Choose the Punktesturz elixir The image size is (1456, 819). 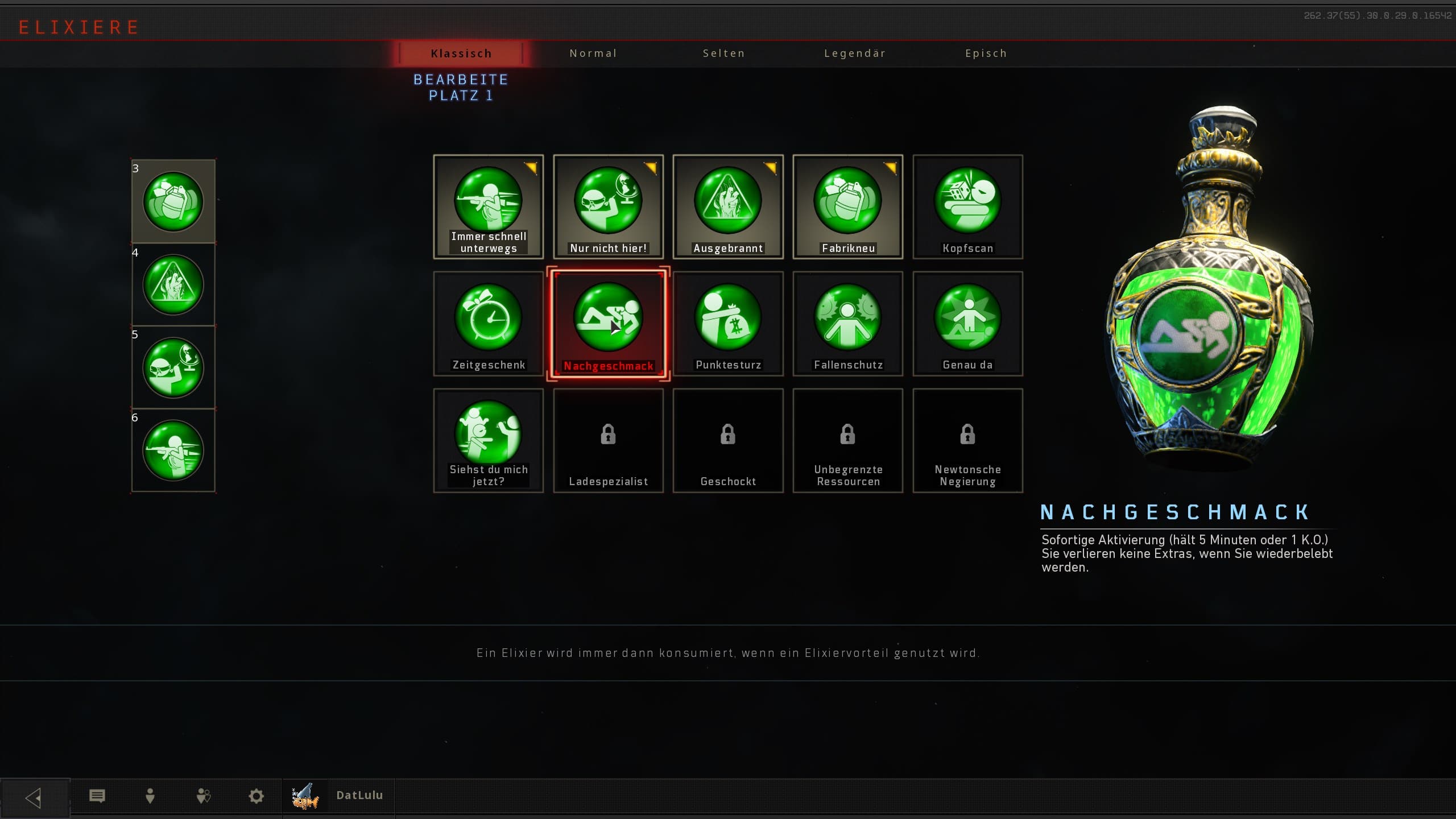pyautogui.click(x=728, y=324)
